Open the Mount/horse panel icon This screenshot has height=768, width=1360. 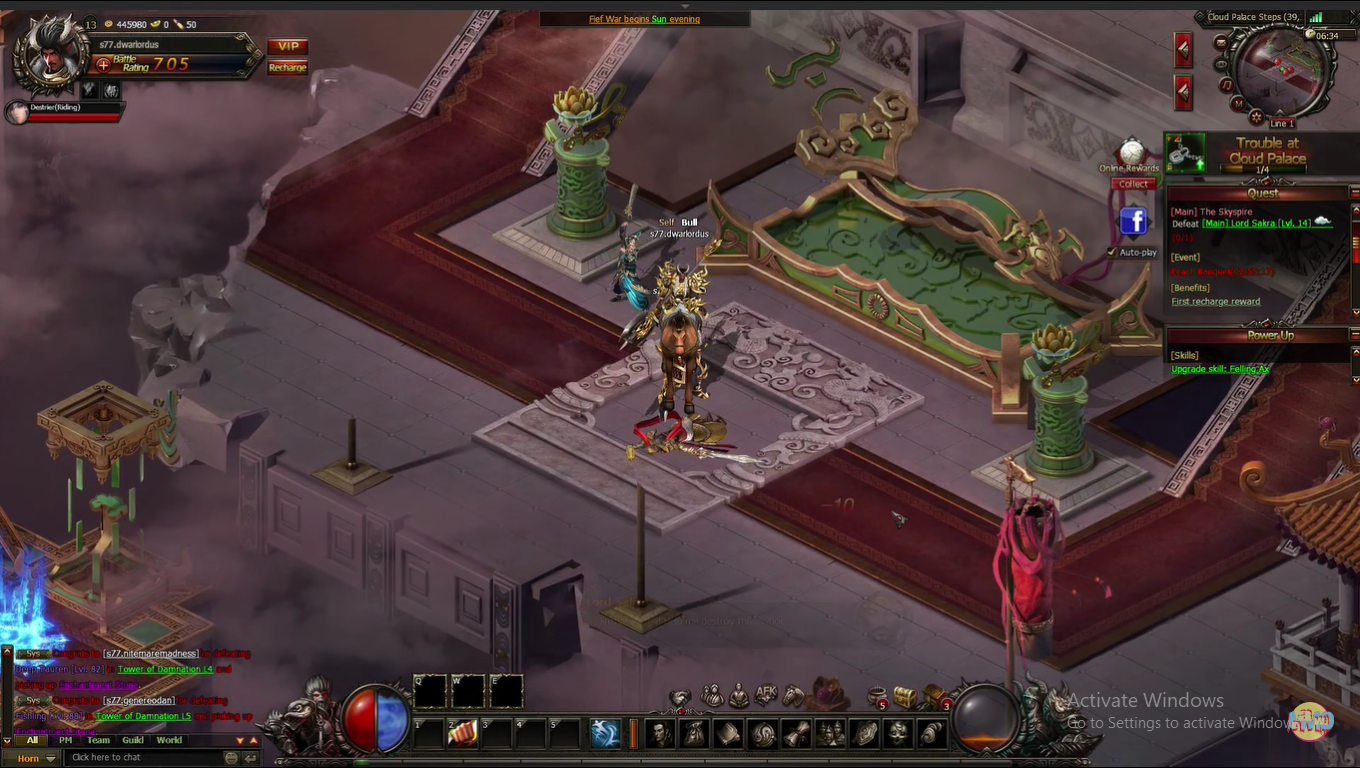tap(791, 697)
